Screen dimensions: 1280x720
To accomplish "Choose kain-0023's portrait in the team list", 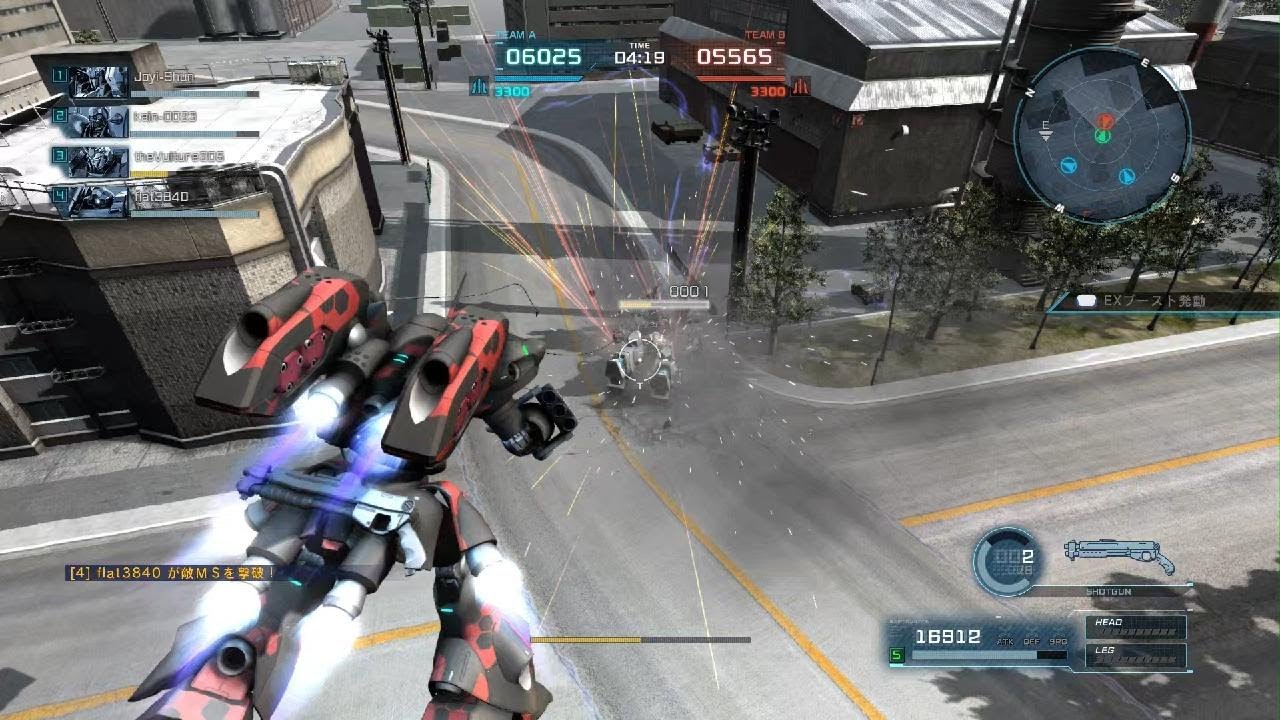I will pos(99,120).
